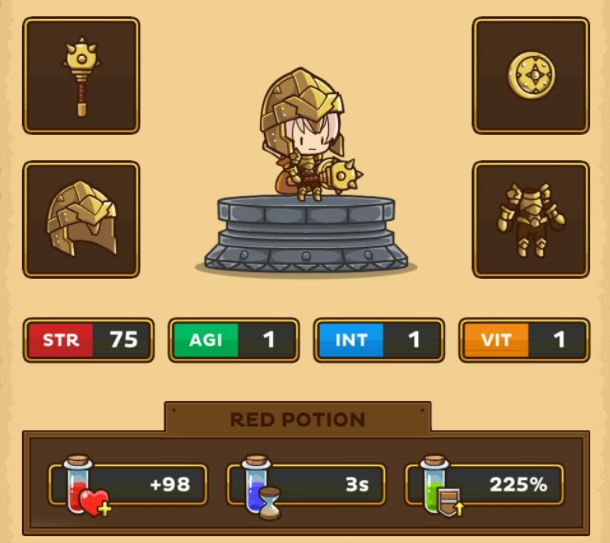Viewport: 610px width, 543px height.
Task: Select the green AGI stat box
Action: (234, 340)
